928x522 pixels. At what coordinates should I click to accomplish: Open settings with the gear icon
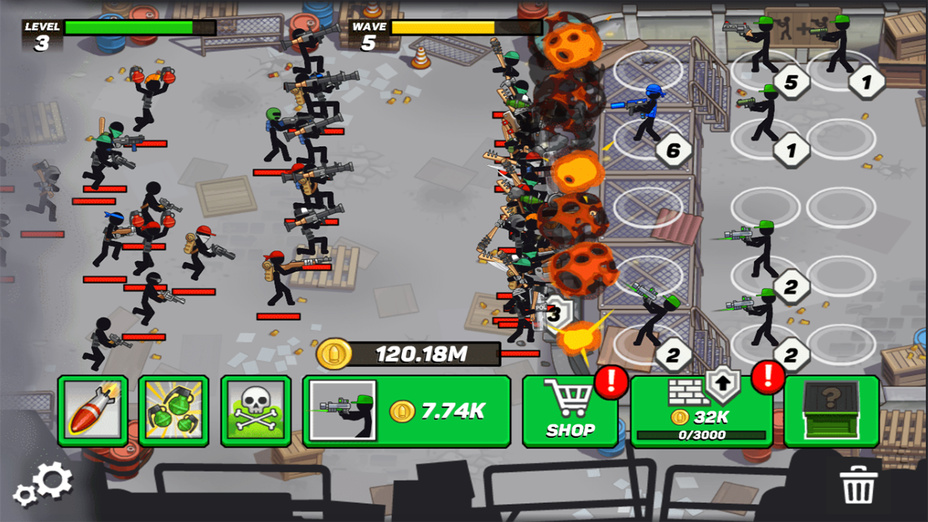44,485
